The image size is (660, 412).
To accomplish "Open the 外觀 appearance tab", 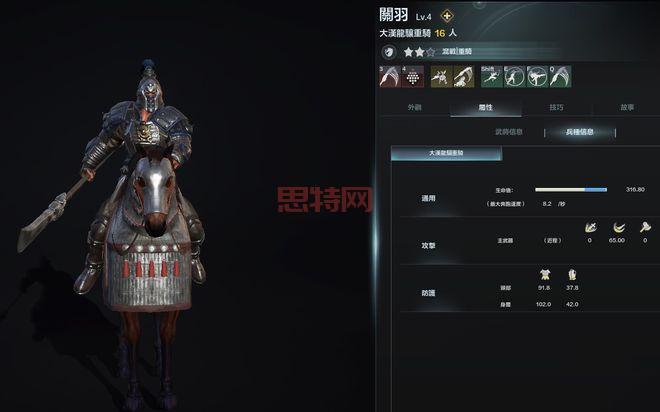I will 415,107.
